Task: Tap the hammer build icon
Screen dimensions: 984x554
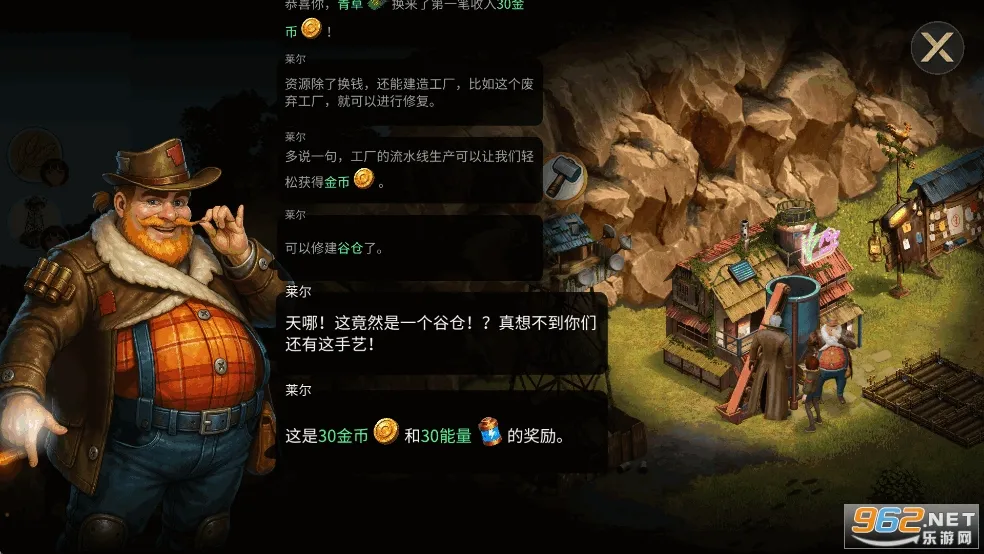Action: tap(563, 177)
